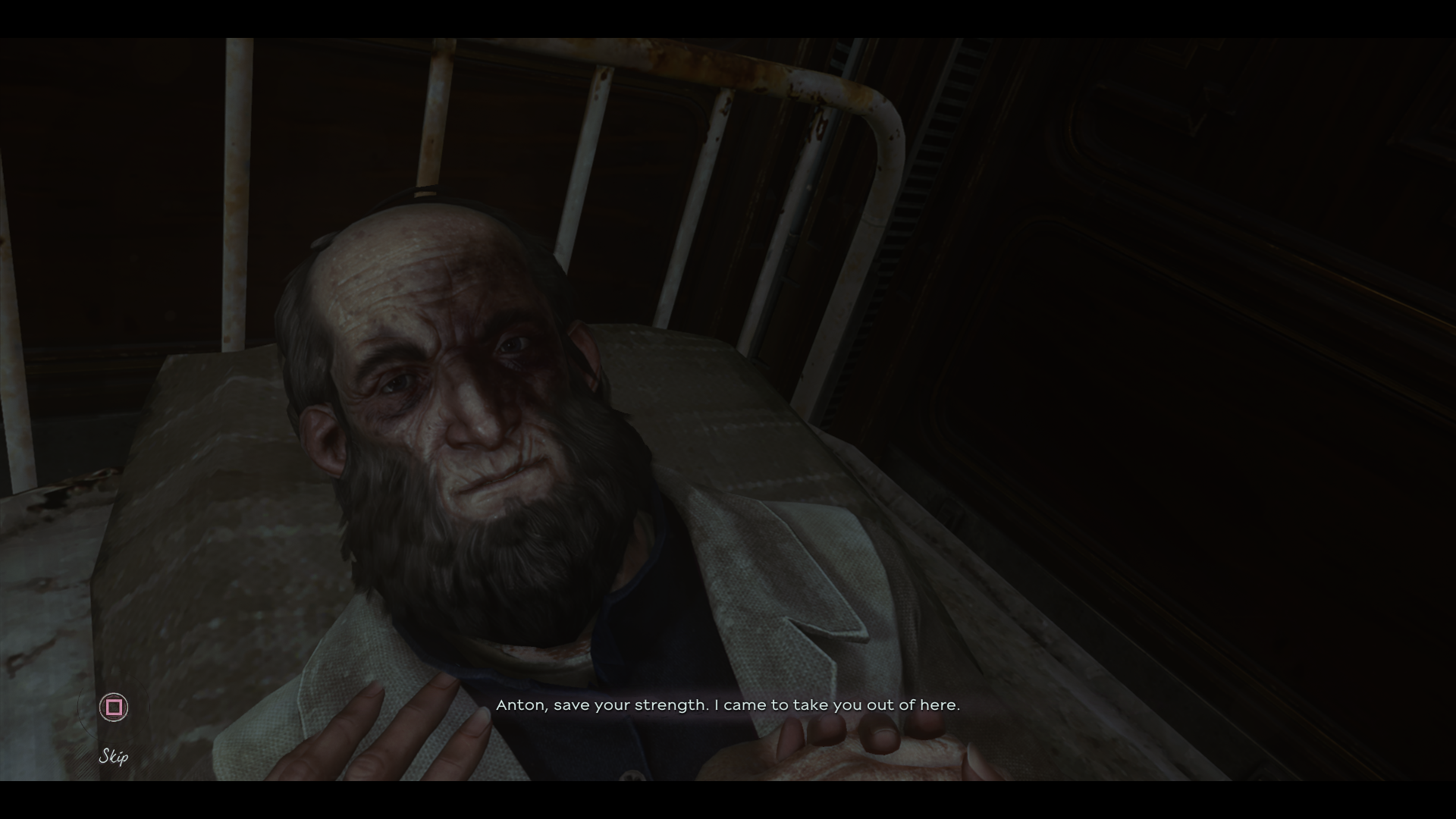Viewport: 1456px width, 819px height.
Task: Click the word 'strength' in the subtitle
Action: 667,704
